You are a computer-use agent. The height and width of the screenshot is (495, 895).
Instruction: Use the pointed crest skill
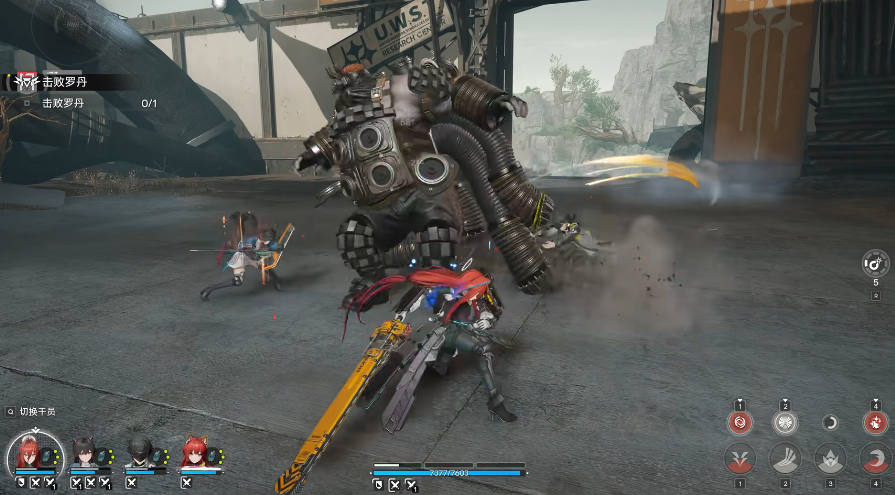tap(830, 459)
